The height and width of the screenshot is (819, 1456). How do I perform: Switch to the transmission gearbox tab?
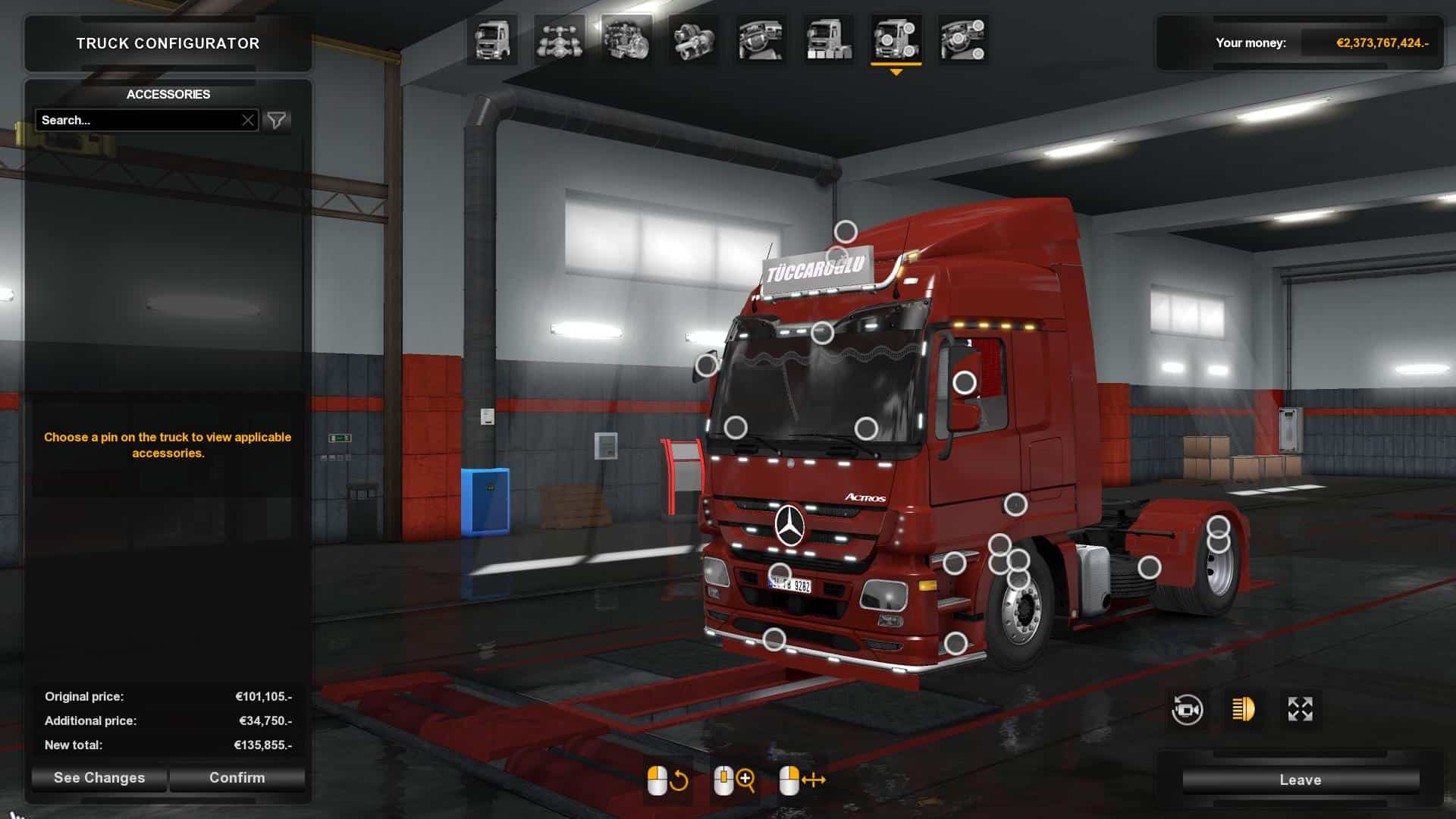coord(693,39)
